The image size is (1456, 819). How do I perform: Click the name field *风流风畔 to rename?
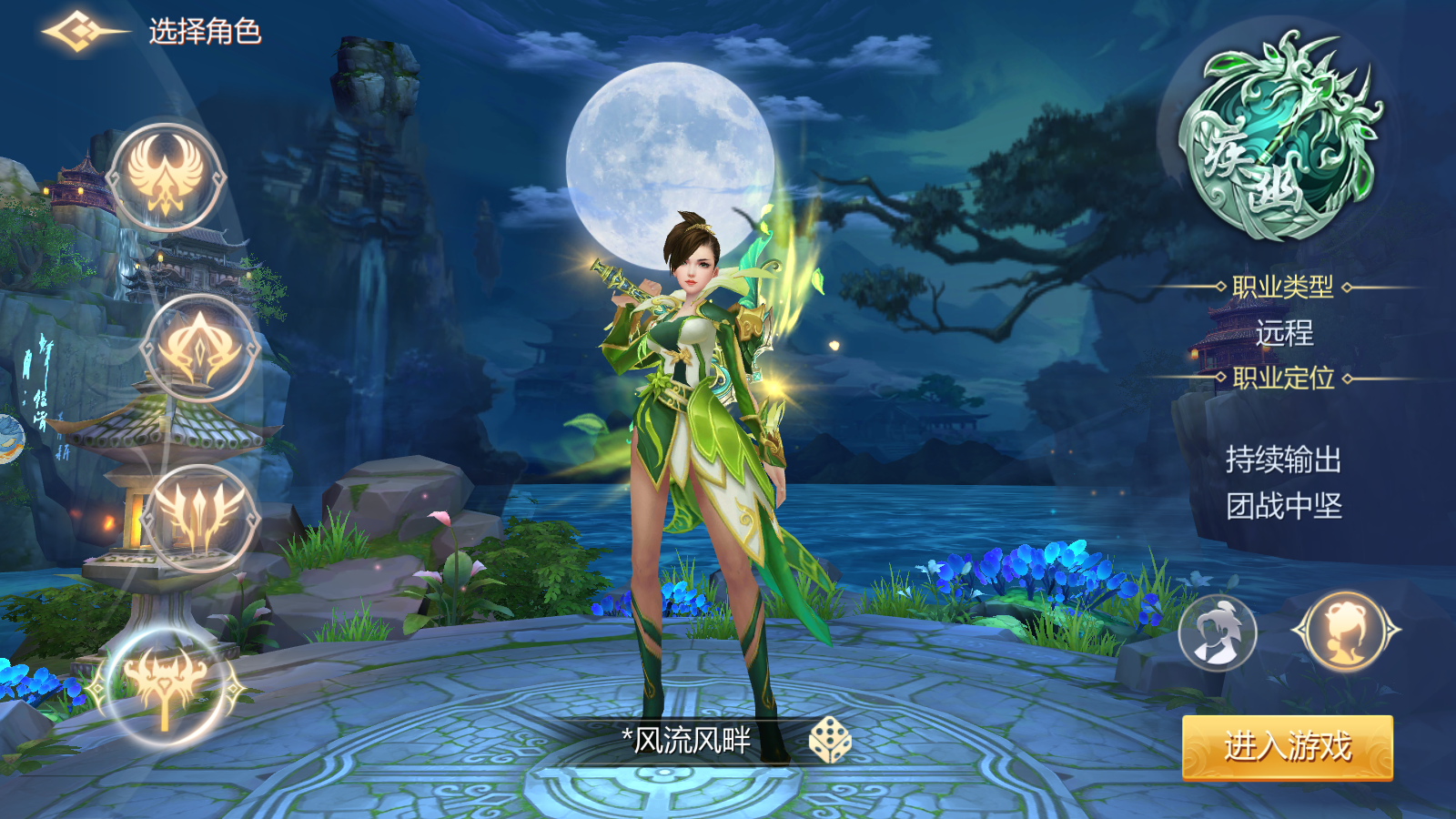click(687, 742)
